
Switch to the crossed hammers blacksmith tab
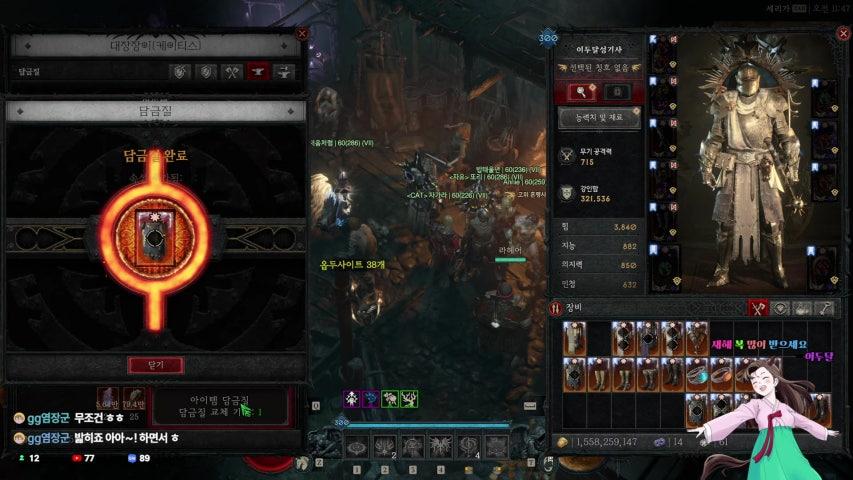(232, 72)
